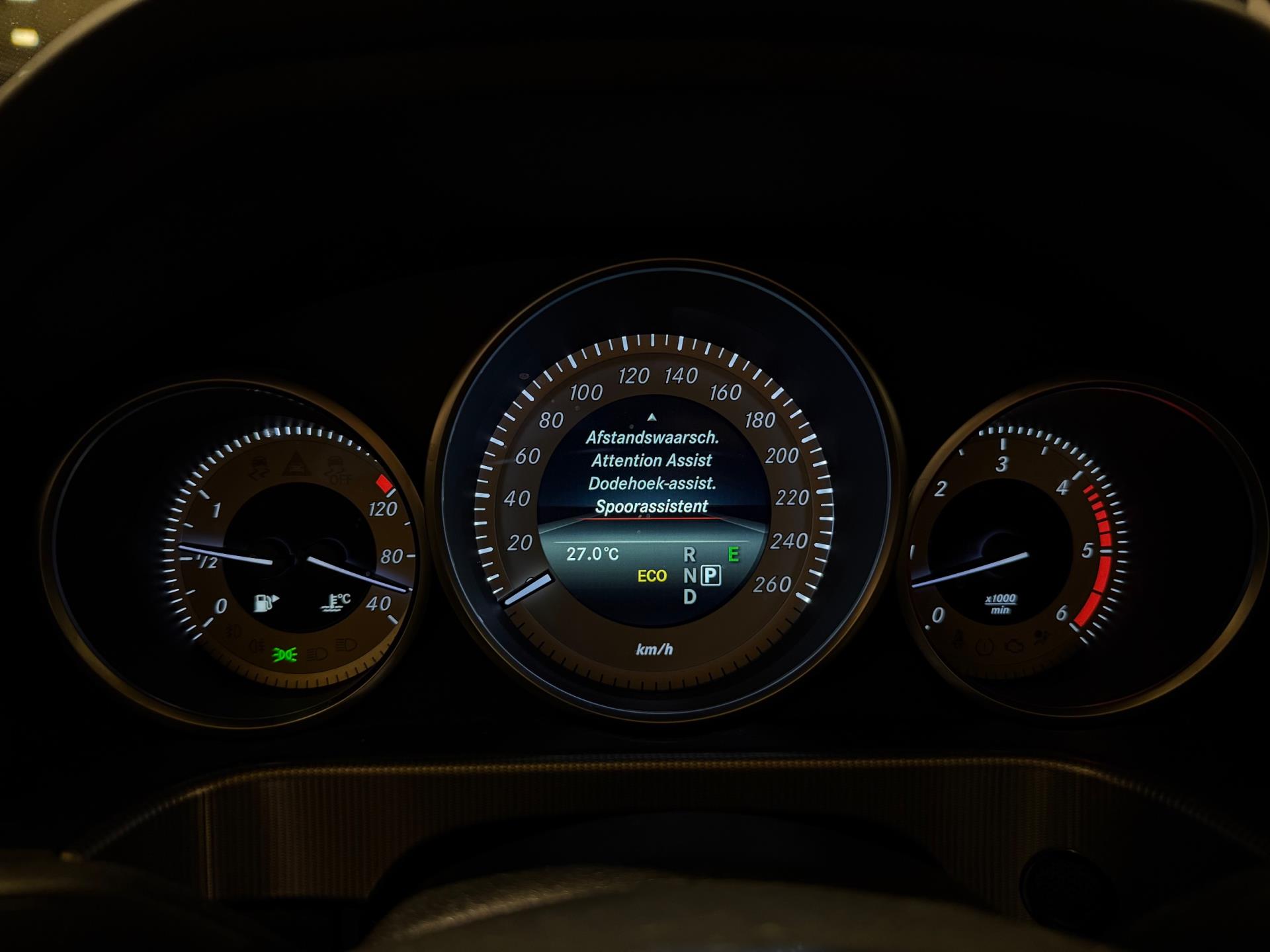Choose the Dodehoek-assist. menu entry
The height and width of the screenshot is (952, 1270).
pyautogui.click(x=652, y=484)
